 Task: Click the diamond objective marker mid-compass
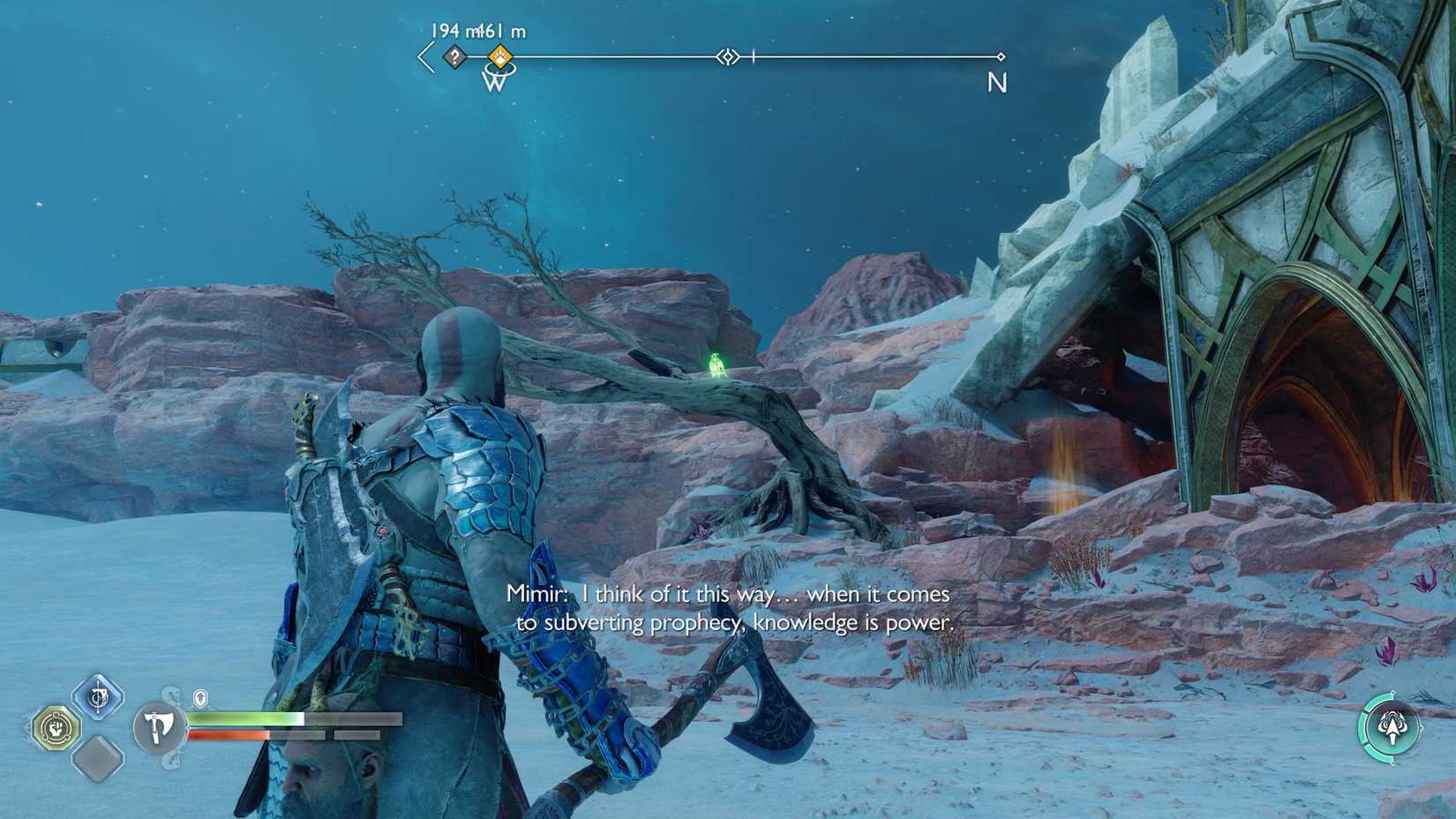pyautogui.click(x=726, y=56)
